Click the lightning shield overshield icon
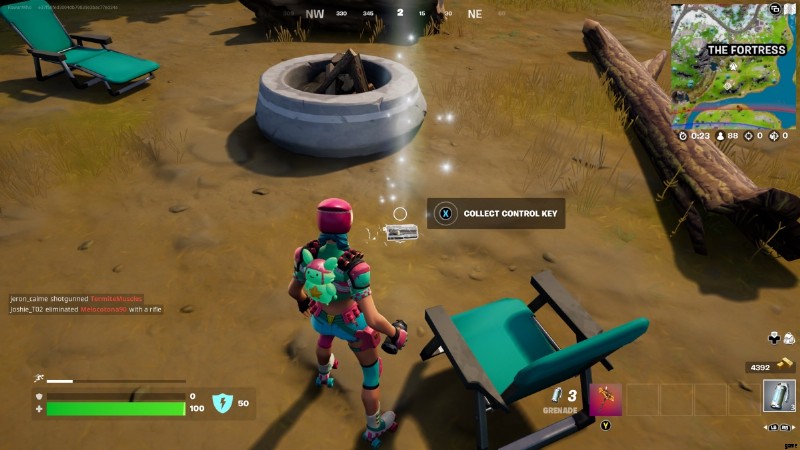 coord(222,403)
